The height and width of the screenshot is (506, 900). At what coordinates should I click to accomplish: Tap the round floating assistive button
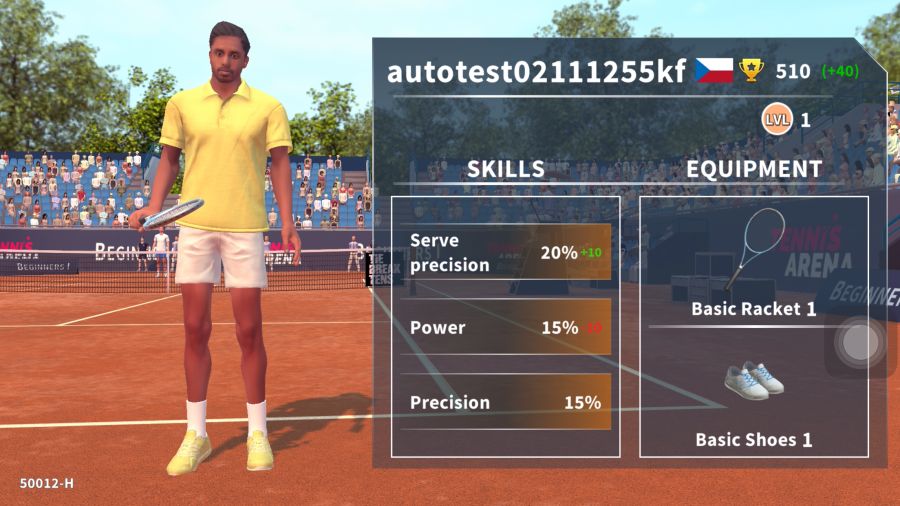(856, 343)
